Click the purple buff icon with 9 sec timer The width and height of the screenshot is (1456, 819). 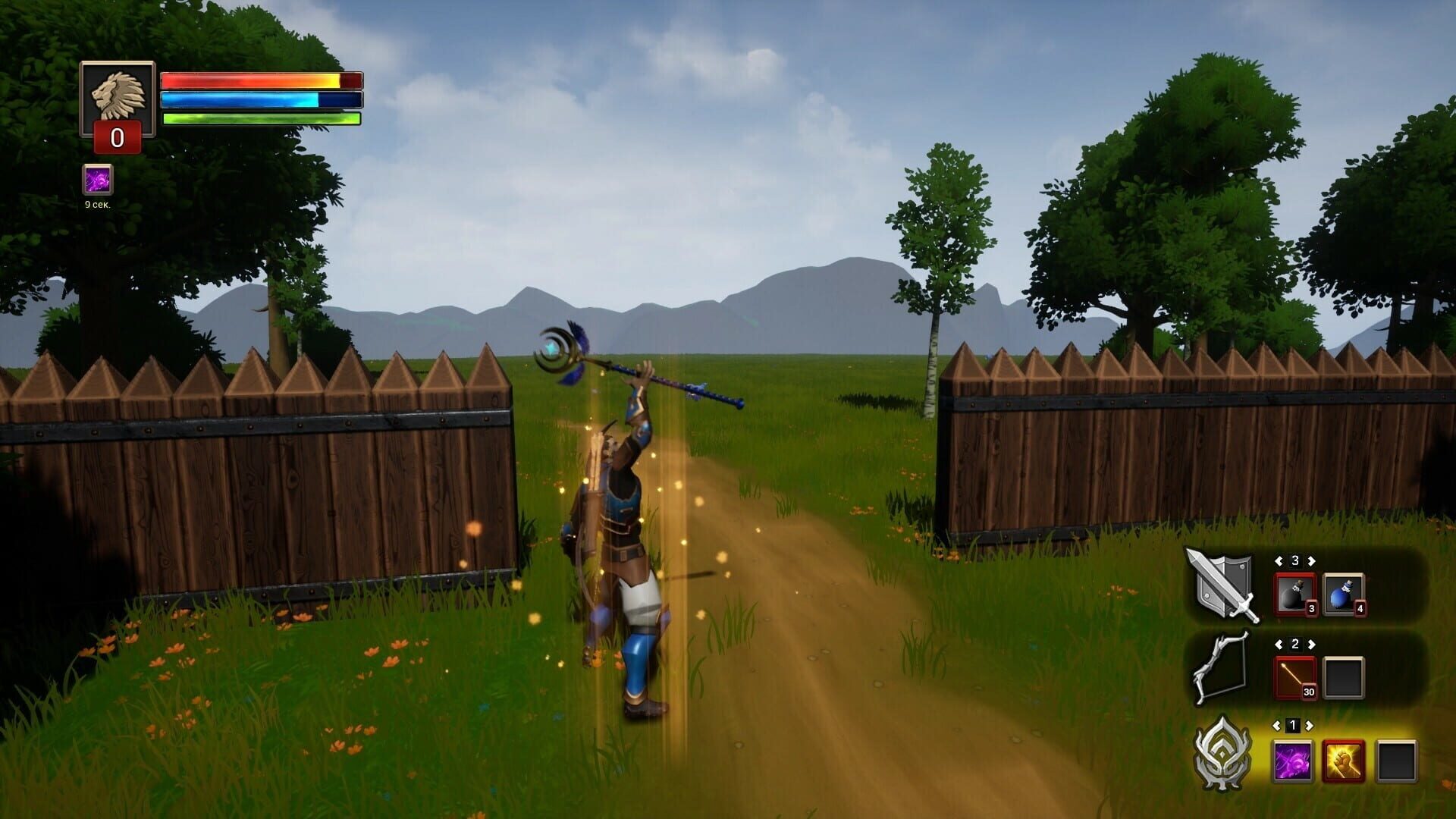tap(97, 182)
